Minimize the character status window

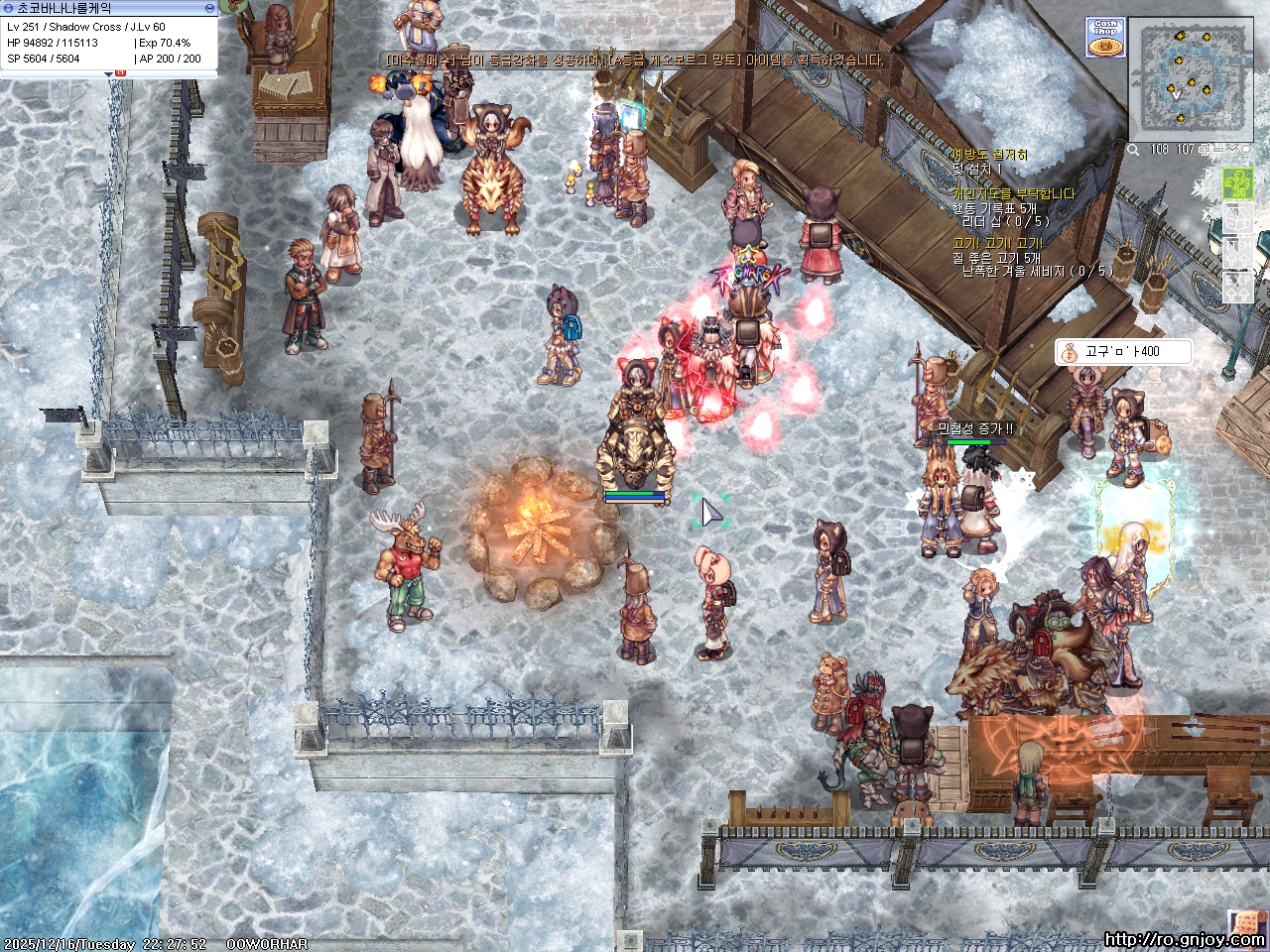click(x=209, y=8)
